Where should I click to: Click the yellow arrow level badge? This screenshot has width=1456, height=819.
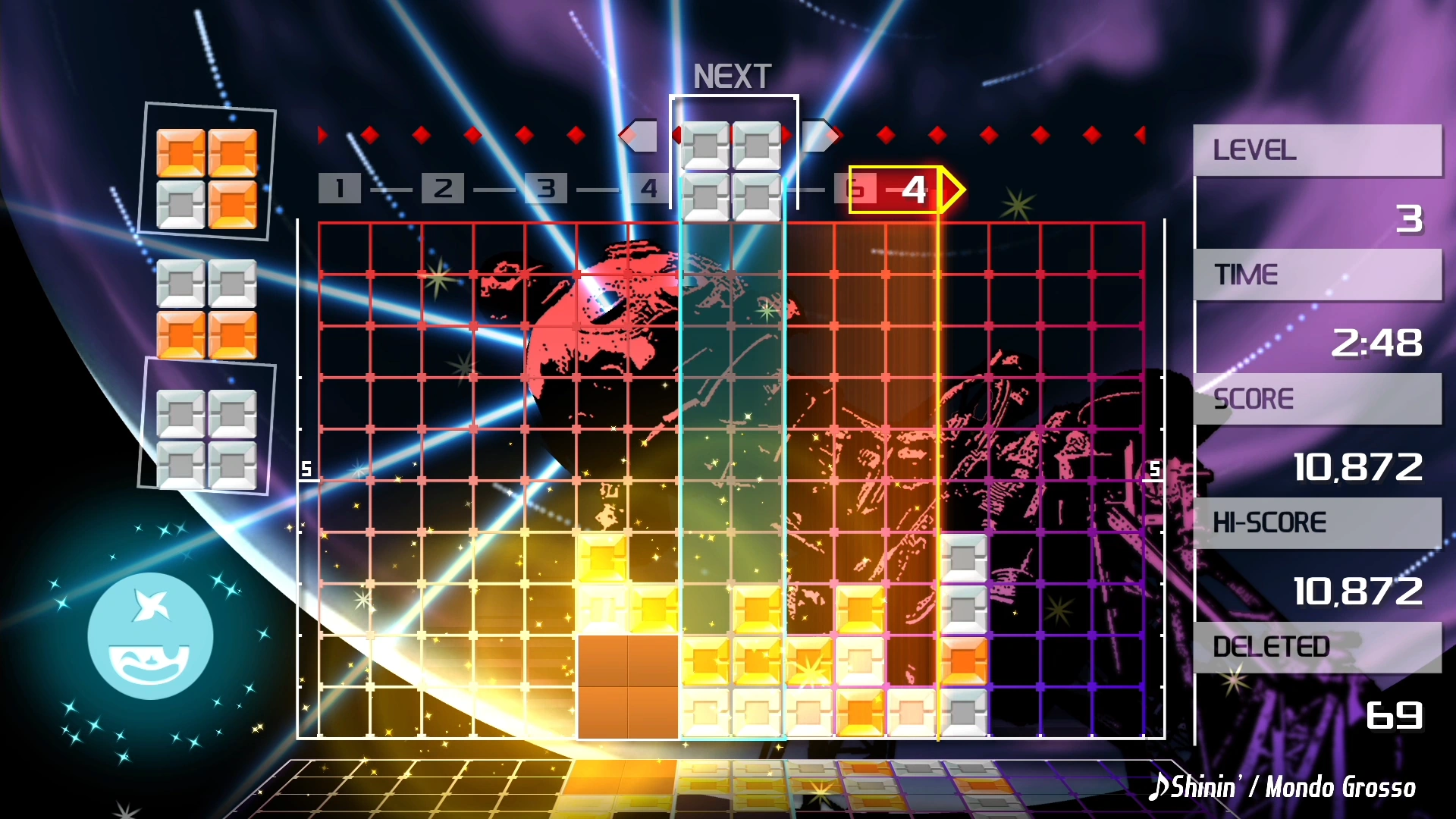pyautogui.click(x=906, y=190)
